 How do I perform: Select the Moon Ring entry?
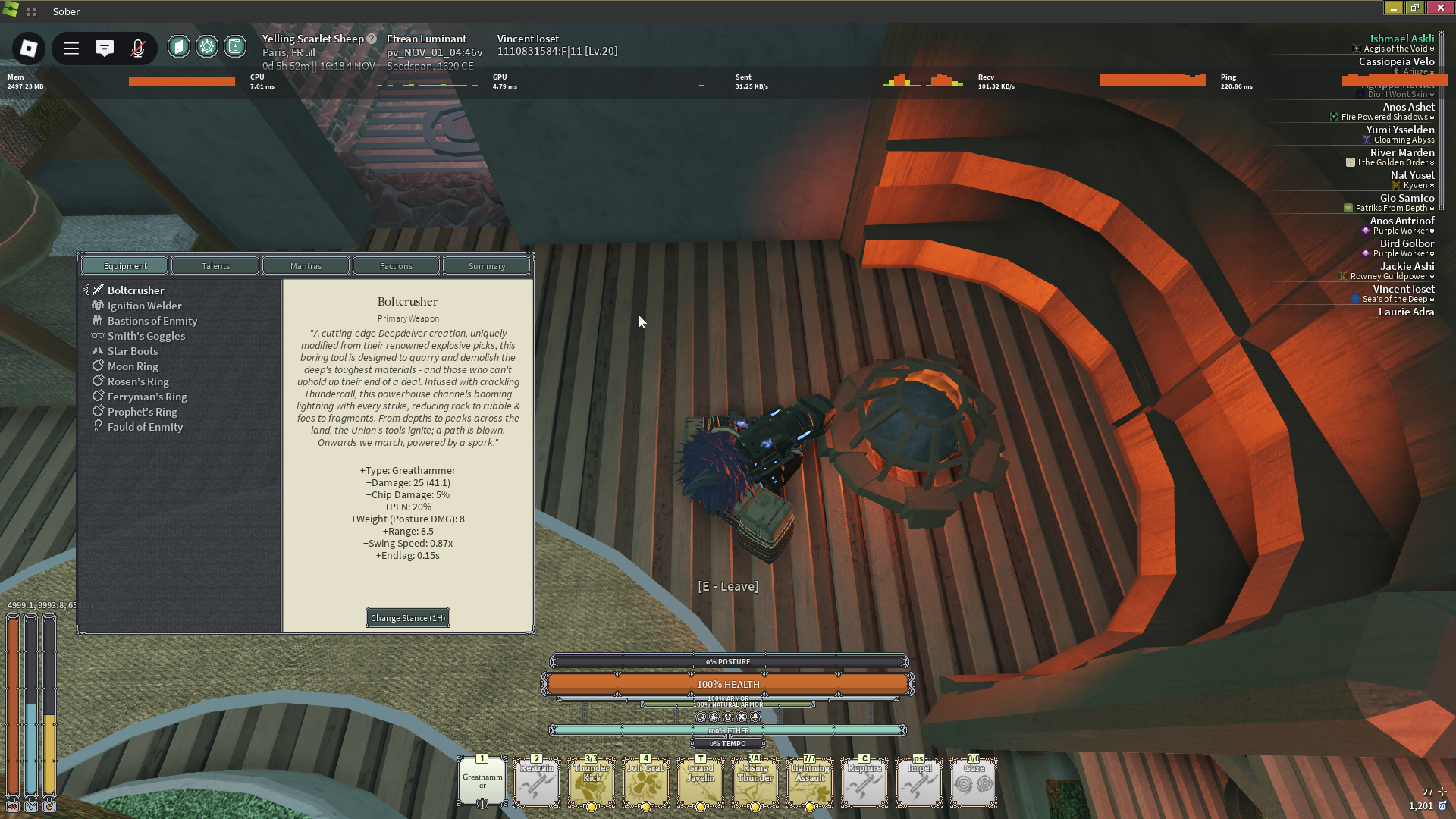coord(133,366)
